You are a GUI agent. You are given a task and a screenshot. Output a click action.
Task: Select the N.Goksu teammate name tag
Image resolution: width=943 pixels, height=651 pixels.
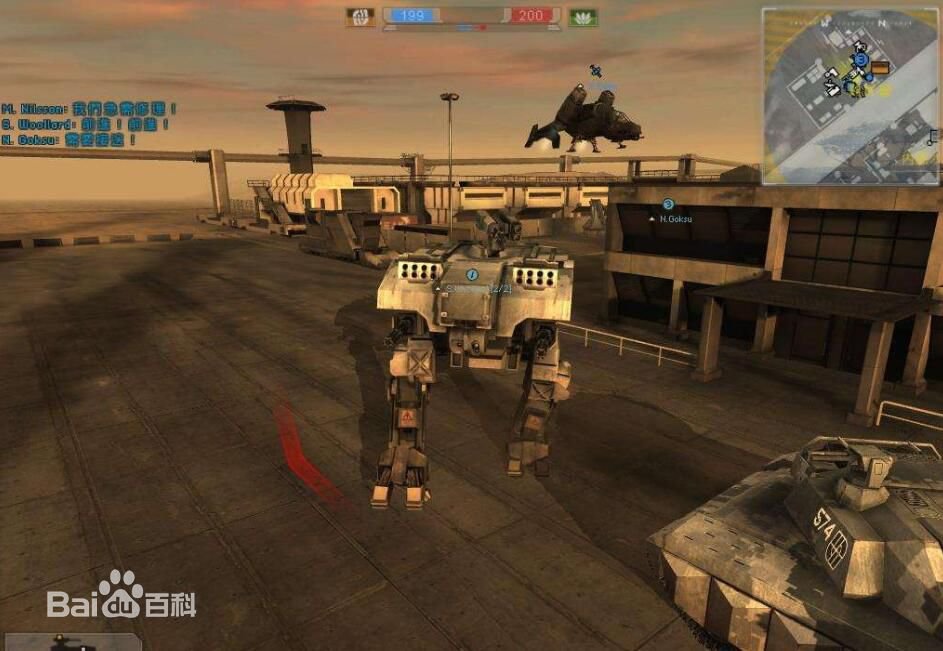pyautogui.click(x=674, y=218)
